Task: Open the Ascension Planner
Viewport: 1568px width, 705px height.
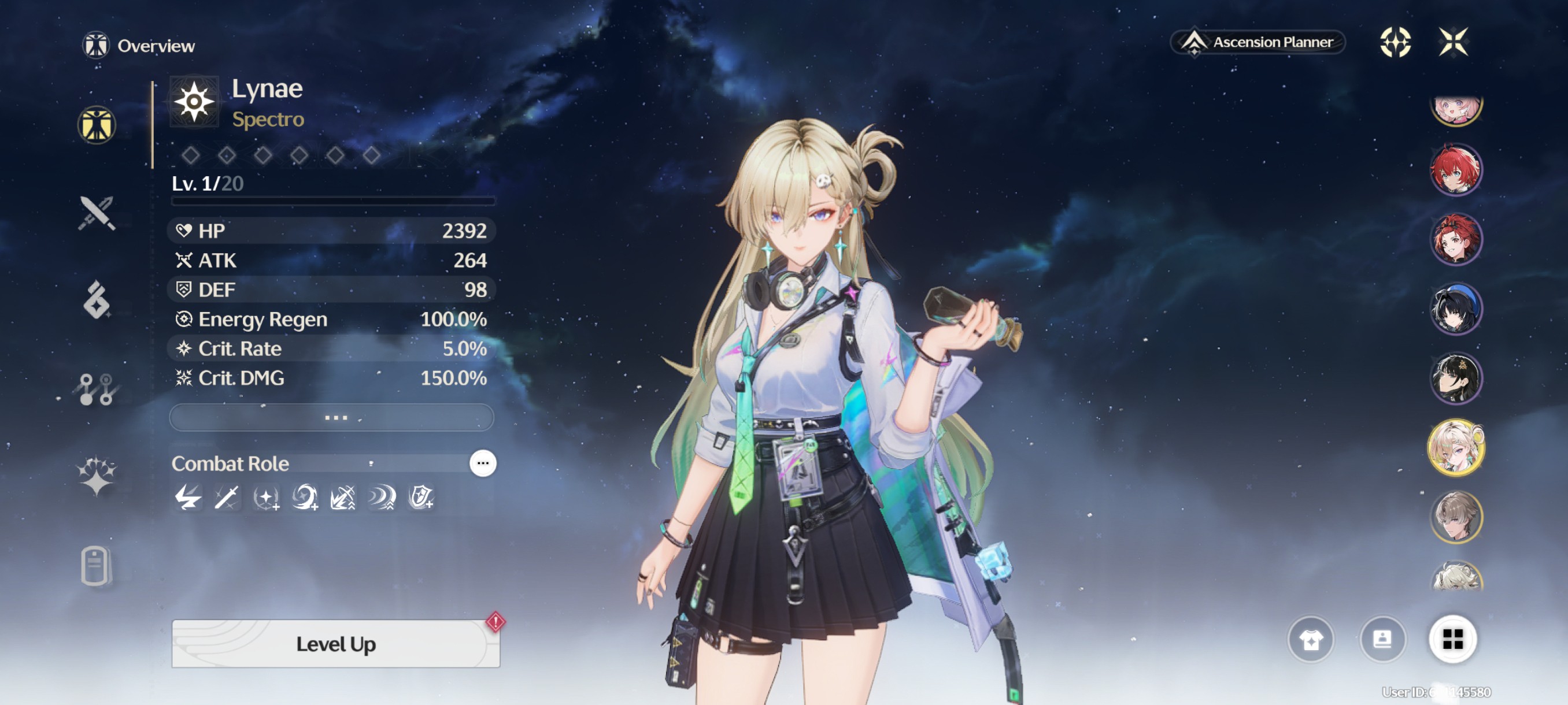Action: 1258,42
